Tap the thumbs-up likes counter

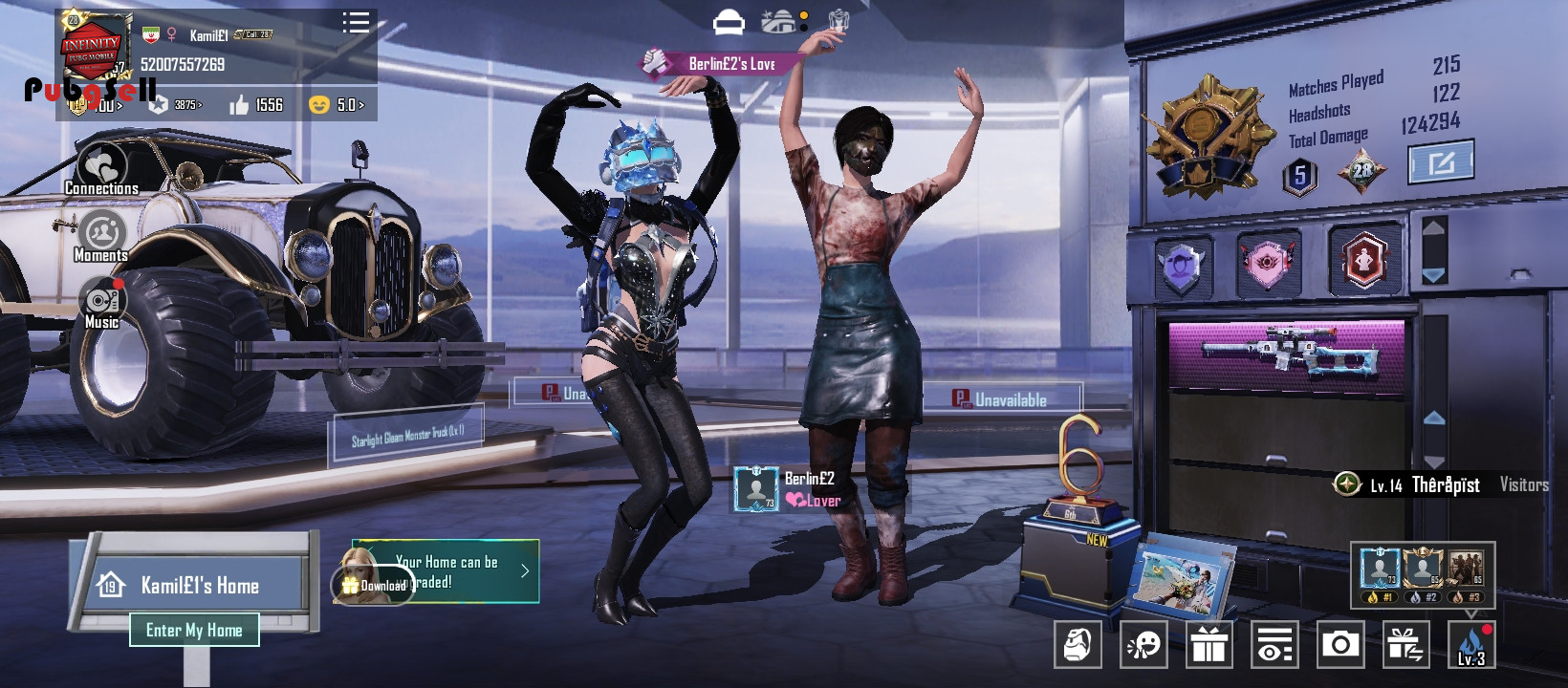256,105
